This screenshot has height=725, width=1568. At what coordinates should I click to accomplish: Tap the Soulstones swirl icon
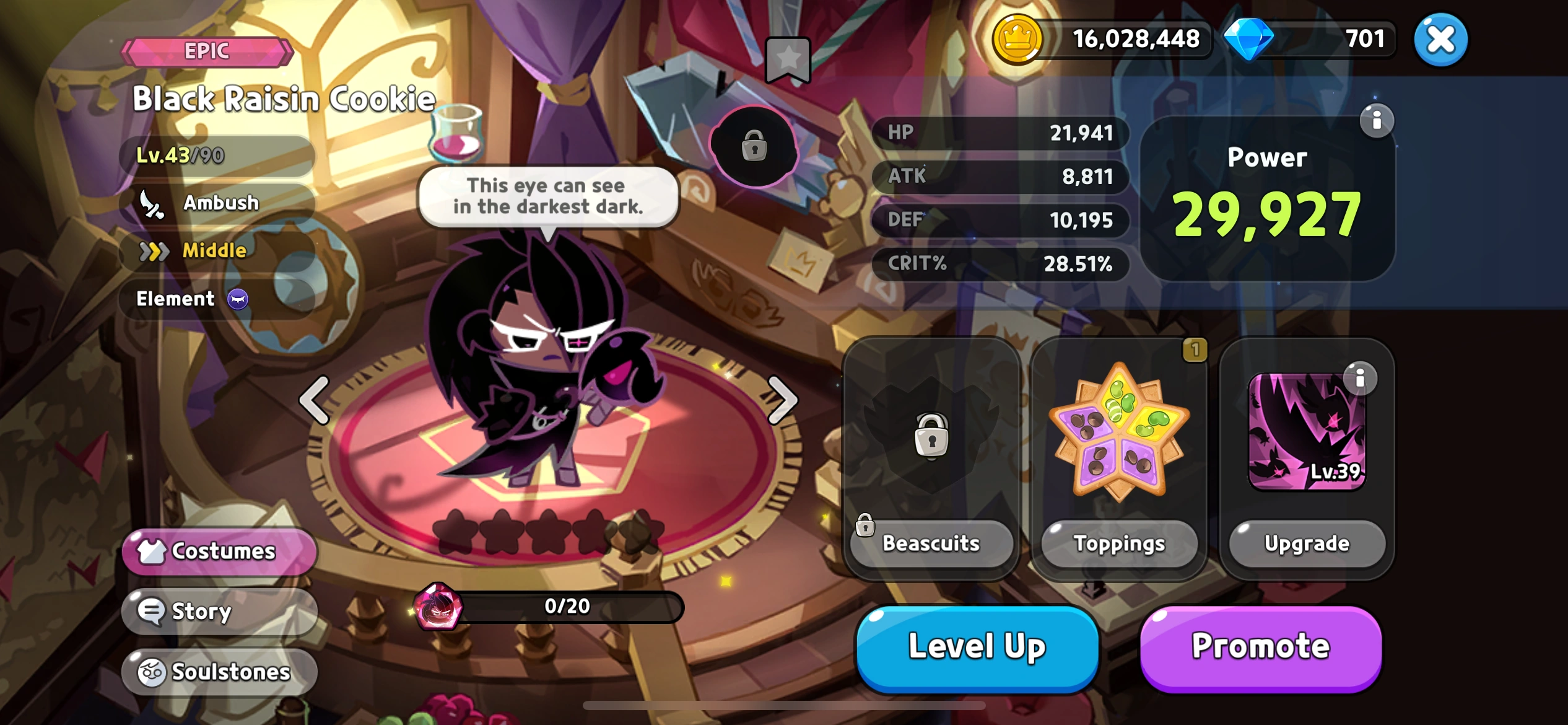point(152,671)
